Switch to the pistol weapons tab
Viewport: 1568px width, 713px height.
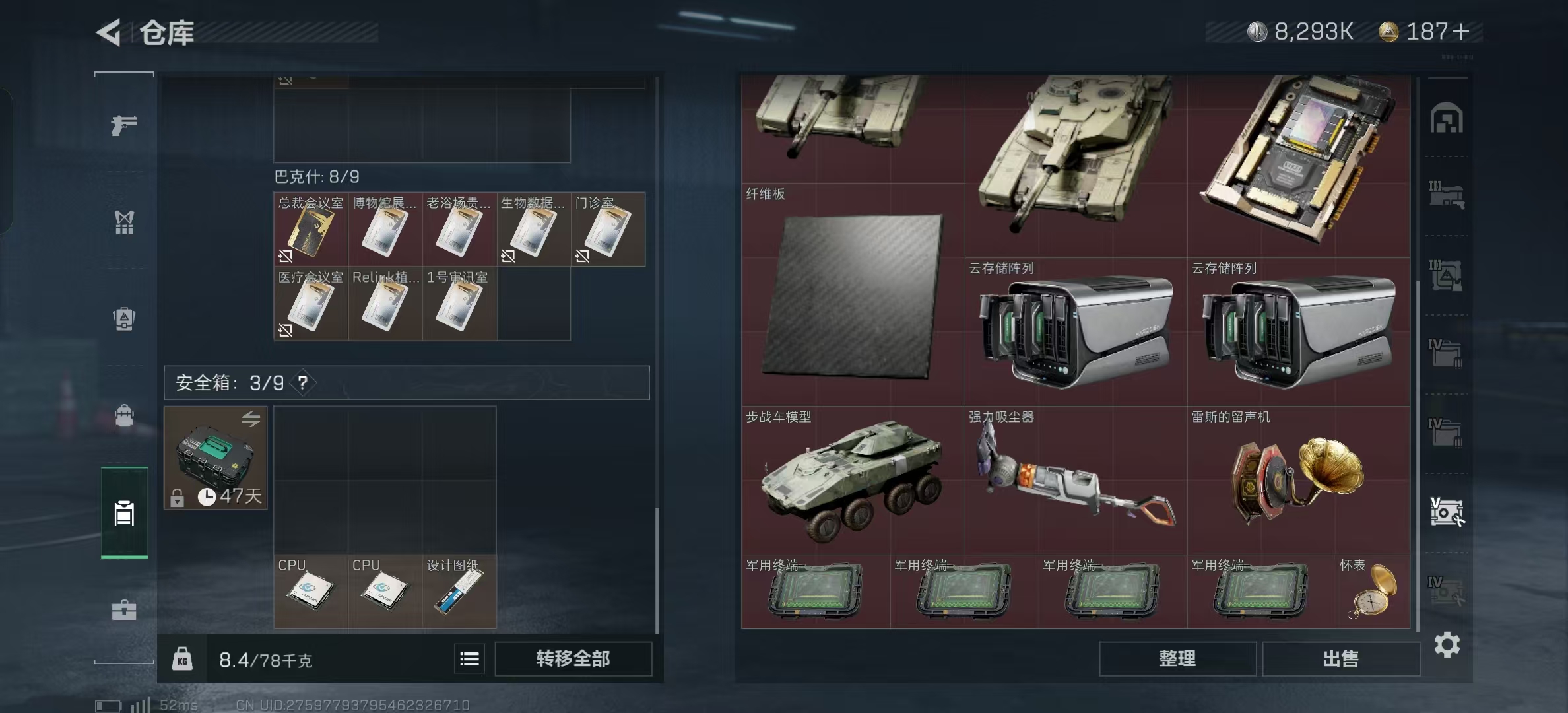click(124, 124)
